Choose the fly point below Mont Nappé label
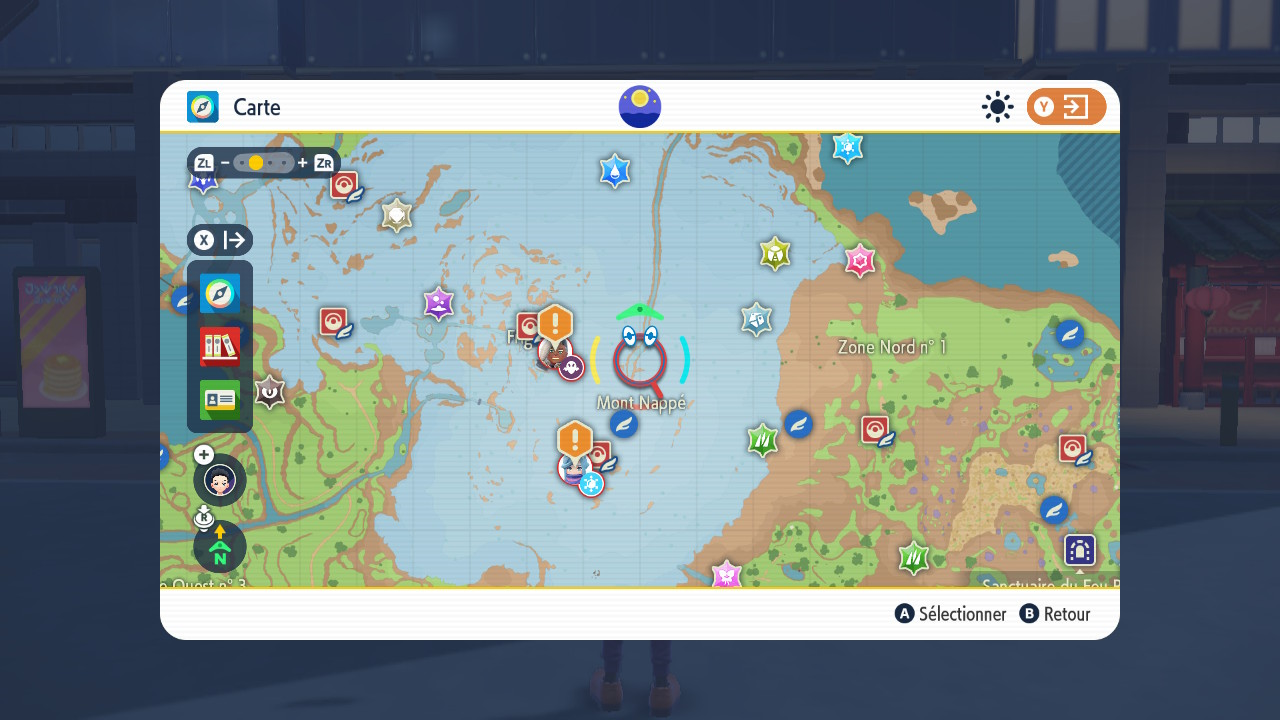Screen dimensions: 1280x720 click(x=624, y=424)
